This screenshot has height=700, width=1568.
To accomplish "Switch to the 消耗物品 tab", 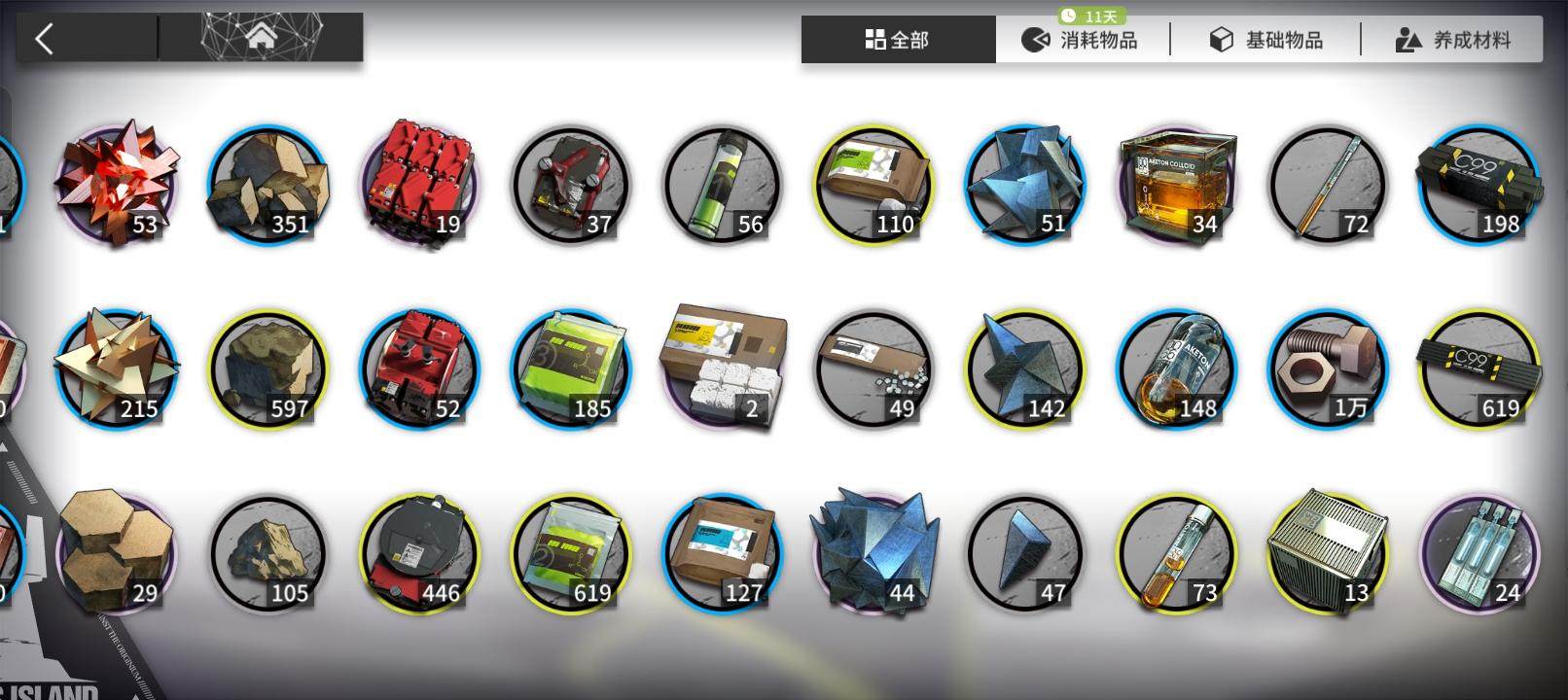I will click(x=1087, y=39).
